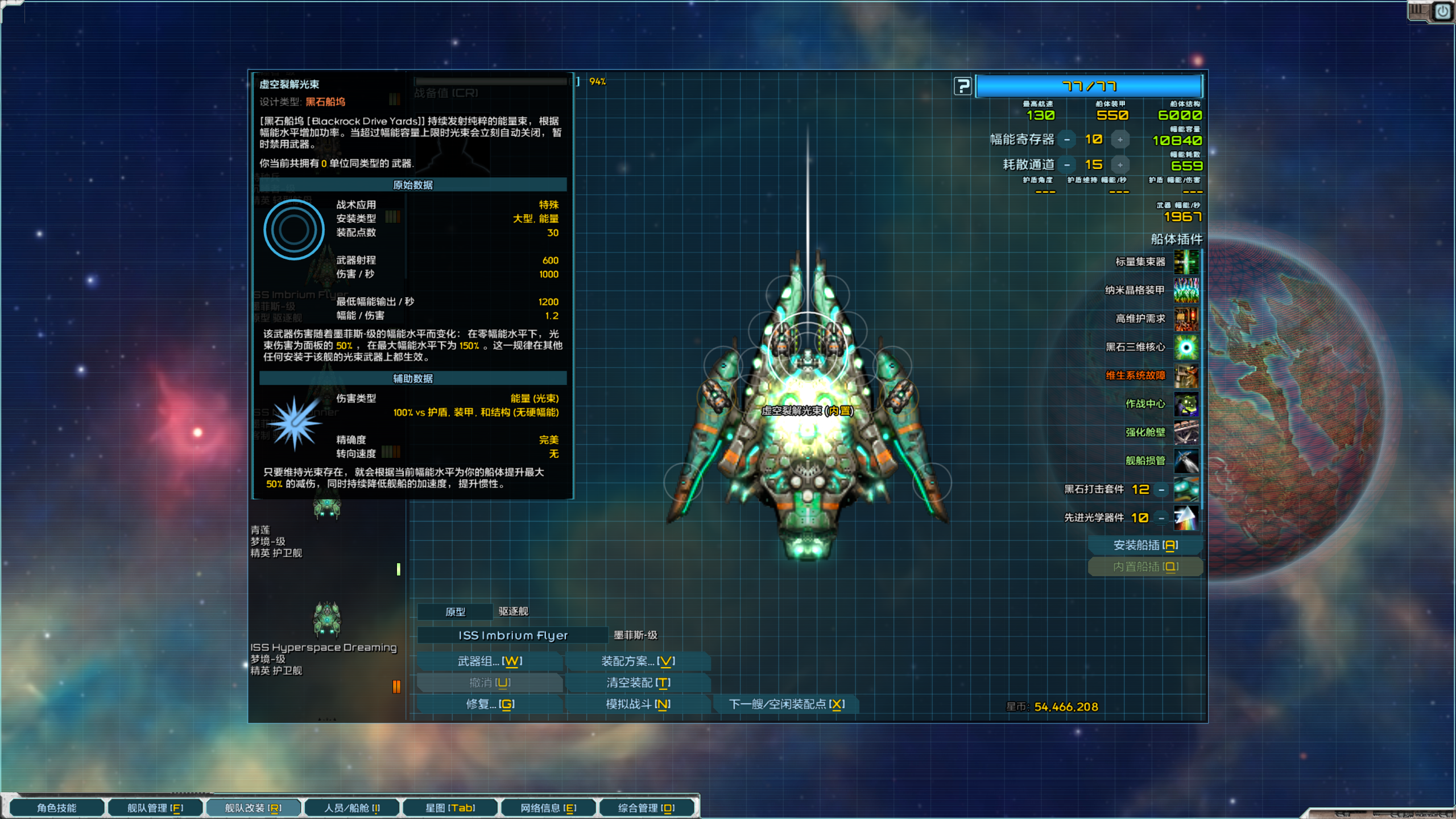Open the 装配方案 [V] loadout menu
The width and height of the screenshot is (1456, 819).
(x=637, y=661)
